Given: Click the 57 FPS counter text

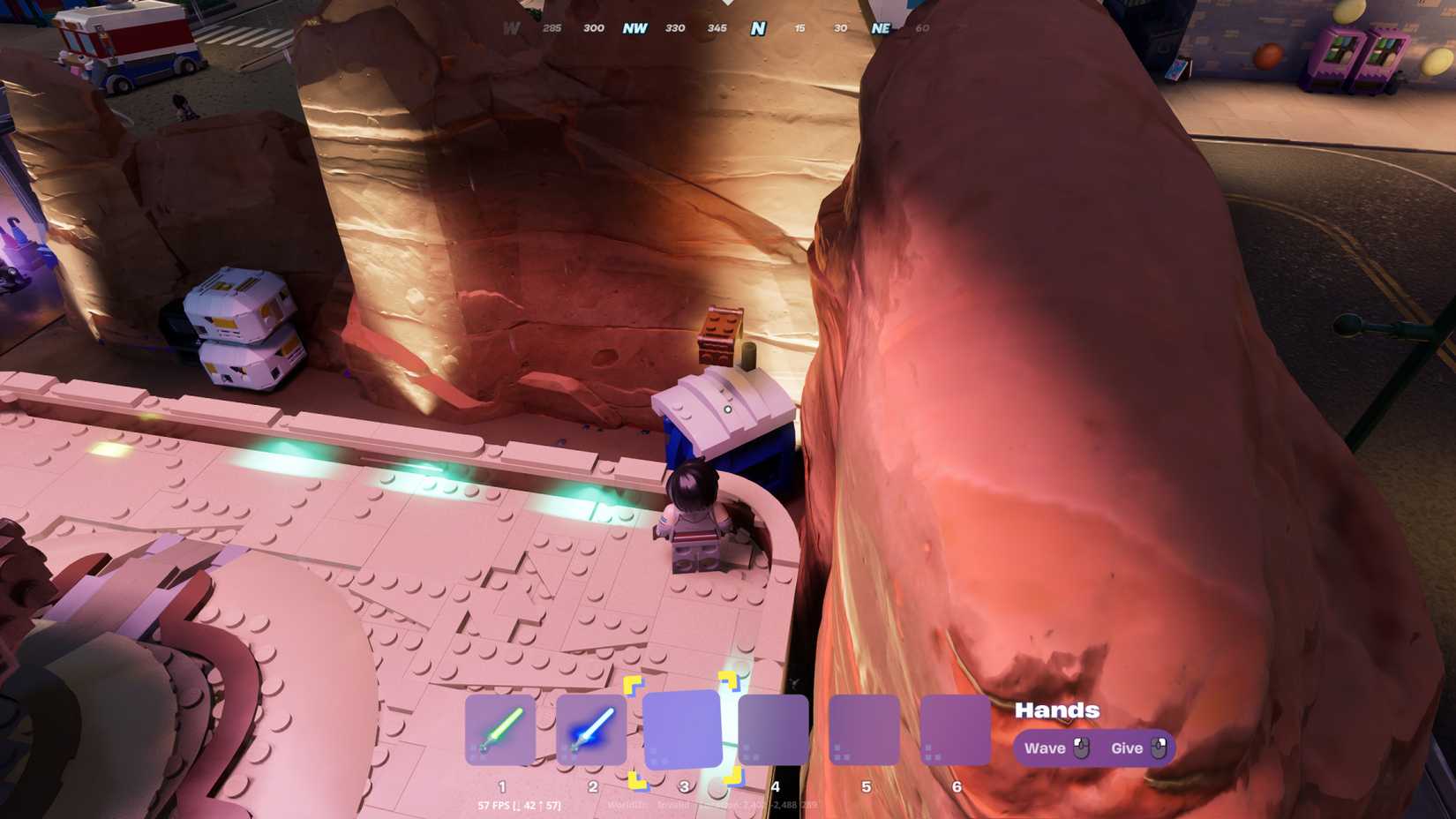Looking at the screenshot, I should (x=496, y=805).
